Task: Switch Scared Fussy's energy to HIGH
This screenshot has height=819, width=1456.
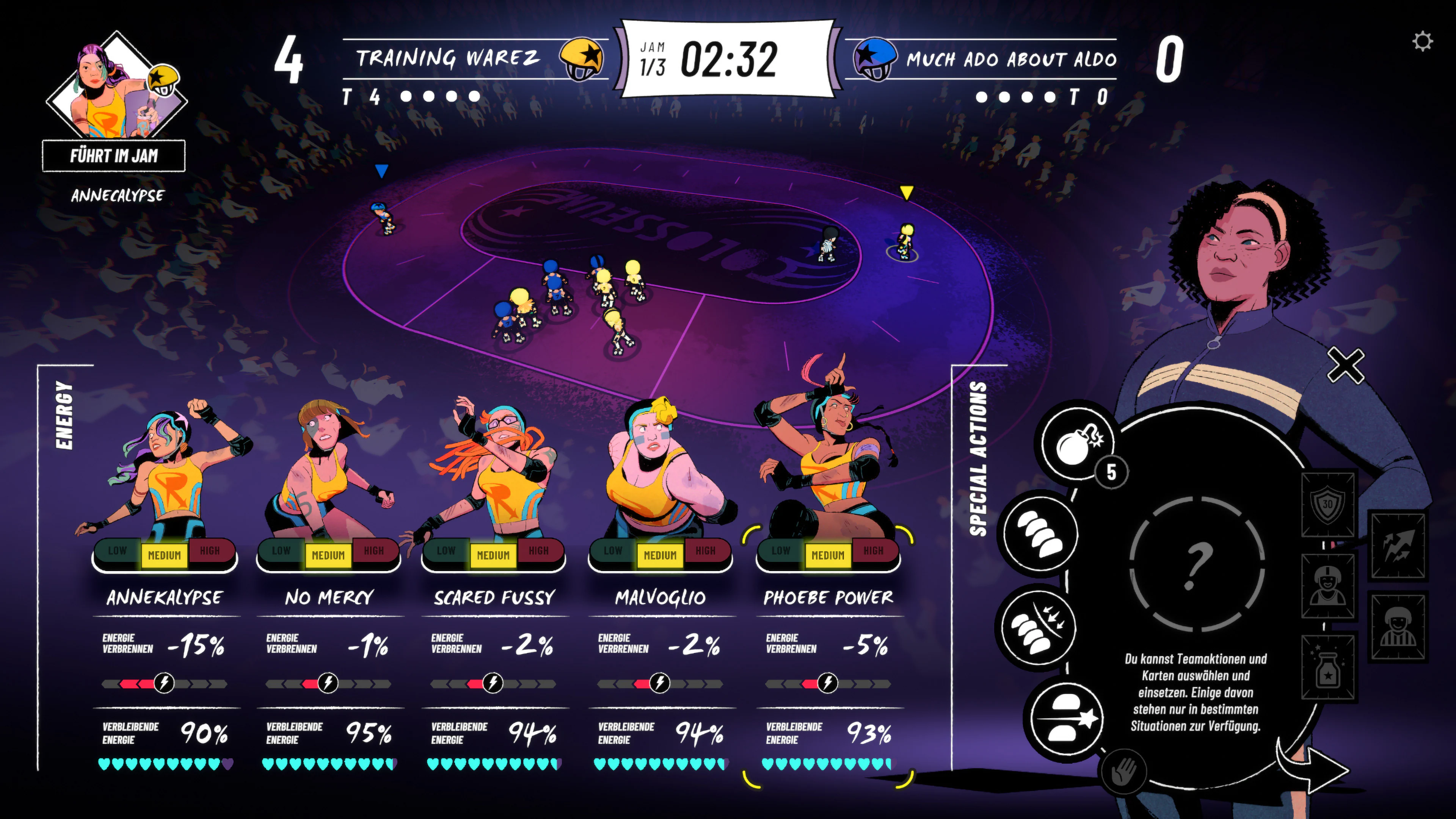Action: tap(538, 551)
